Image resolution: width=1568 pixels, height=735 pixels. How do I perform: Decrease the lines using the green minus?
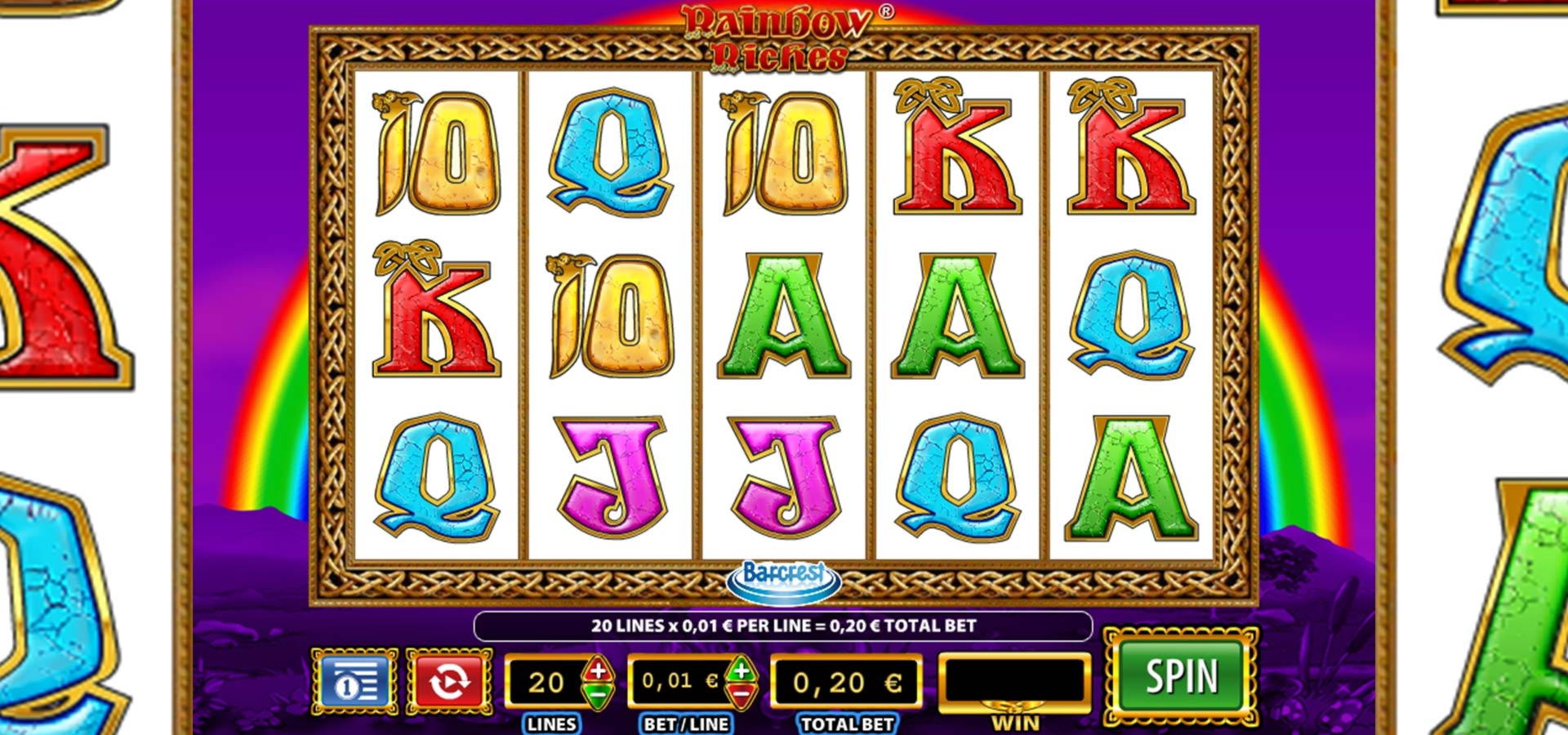(x=597, y=695)
